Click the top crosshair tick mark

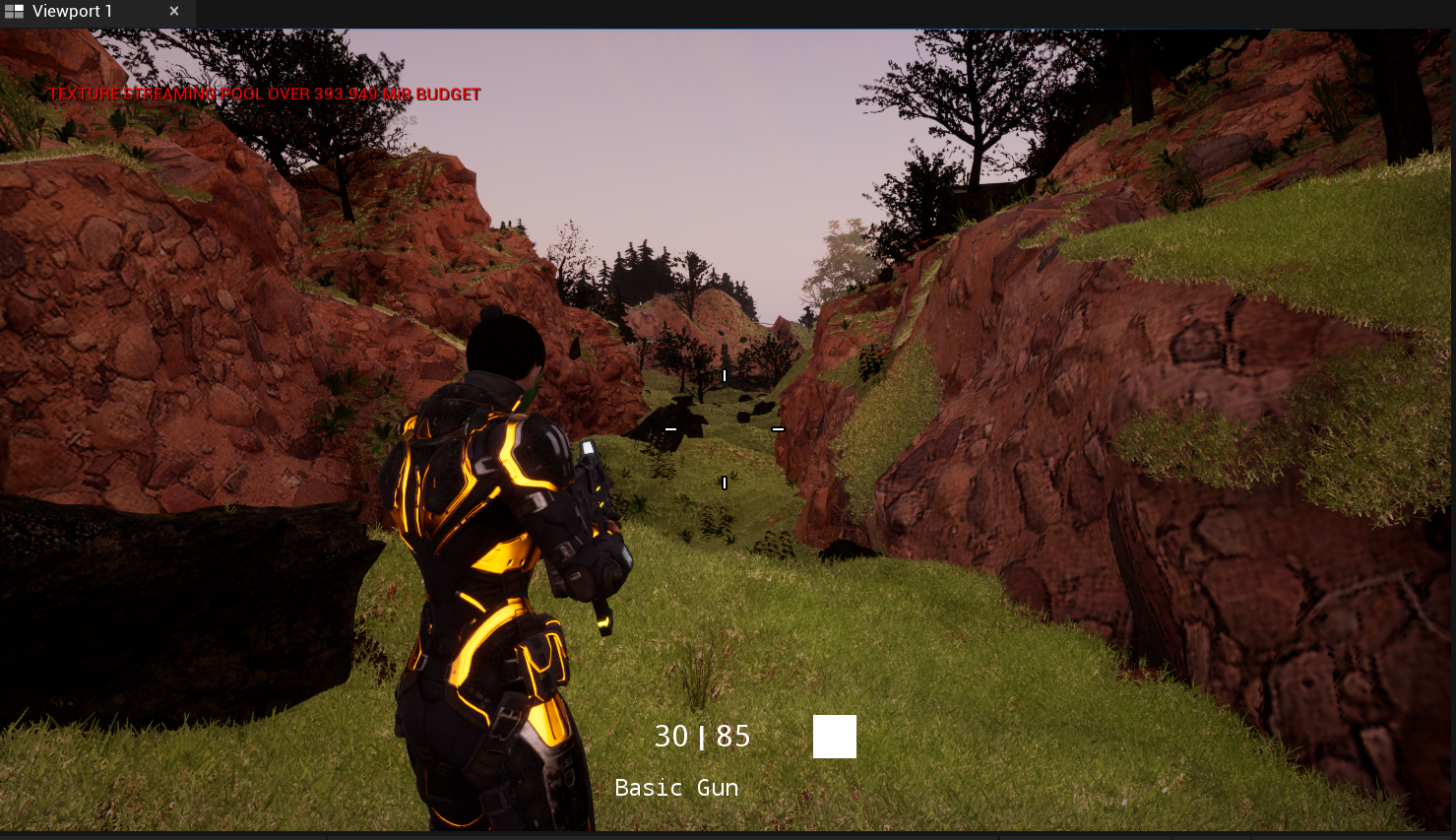tap(725, 375)
